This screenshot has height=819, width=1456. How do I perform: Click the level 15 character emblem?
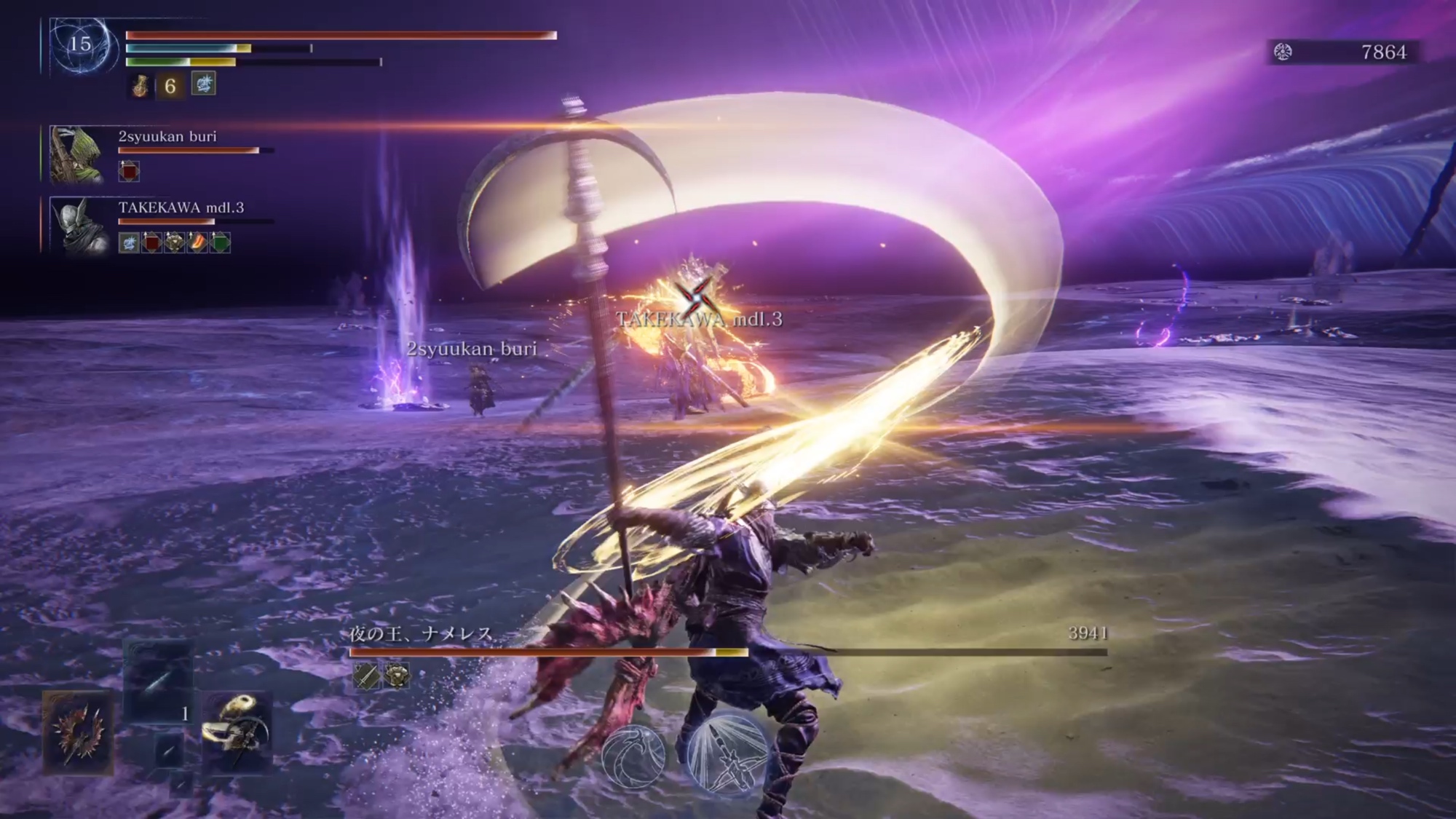click(x=81, y=45)
